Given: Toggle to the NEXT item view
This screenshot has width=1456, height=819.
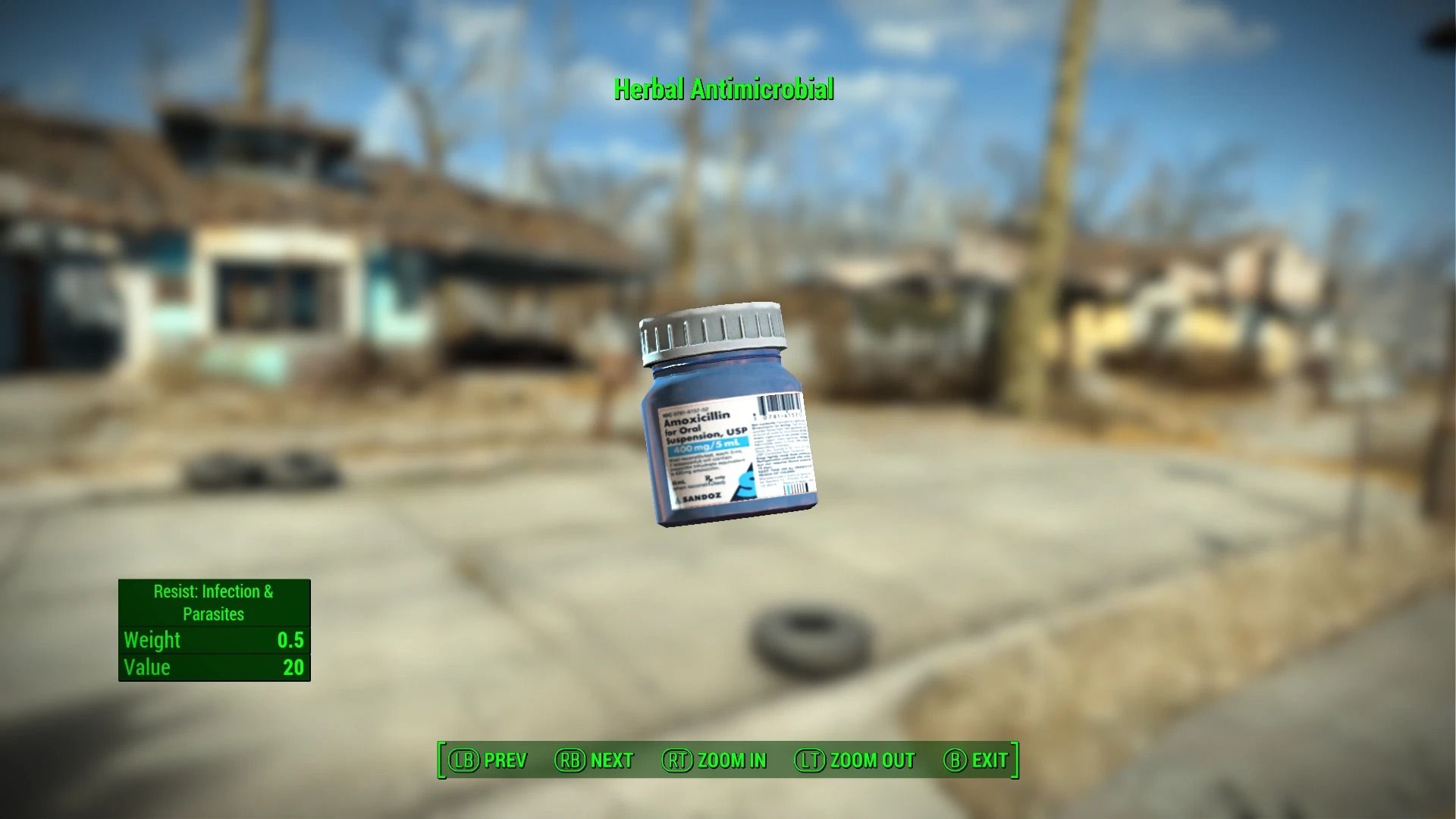Looking at the screenshot, I should click(x=612, y=761).
